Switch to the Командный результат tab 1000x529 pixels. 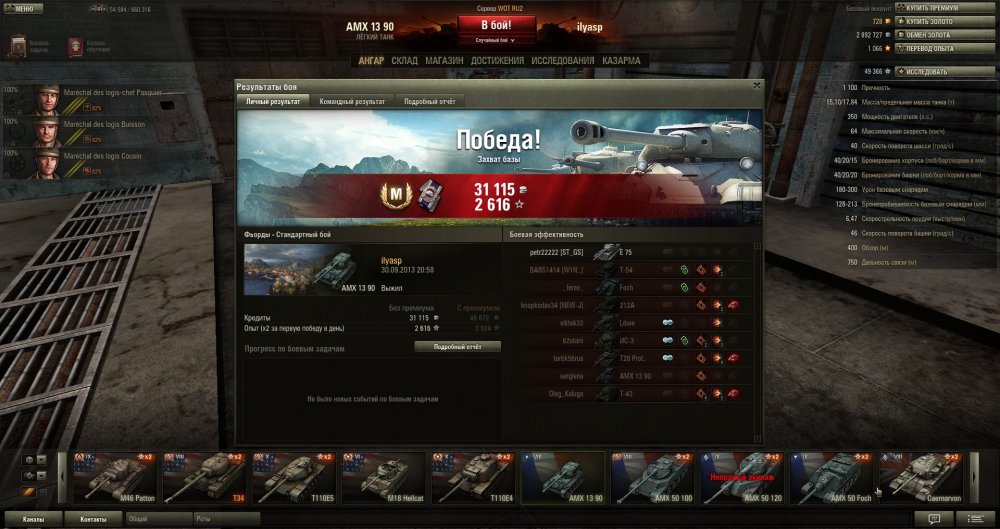coord(352,102)
